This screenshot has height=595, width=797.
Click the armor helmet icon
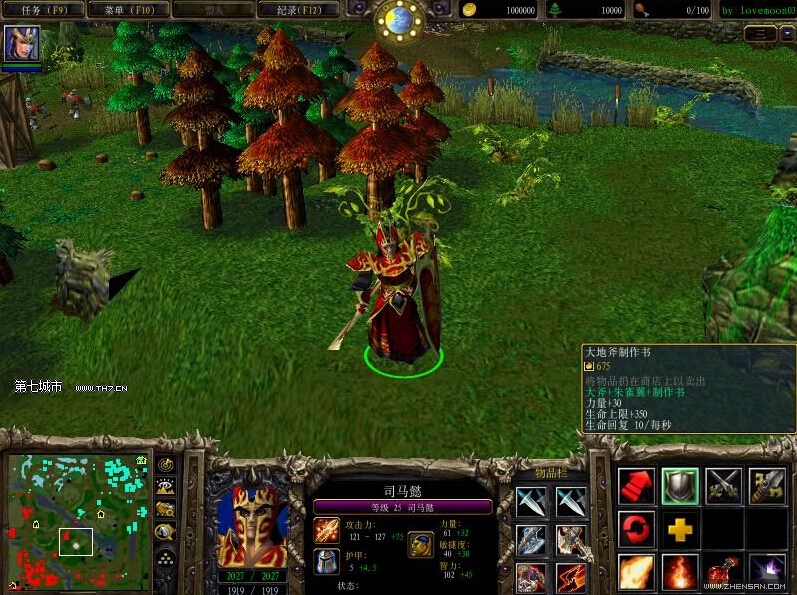point(327,562)
